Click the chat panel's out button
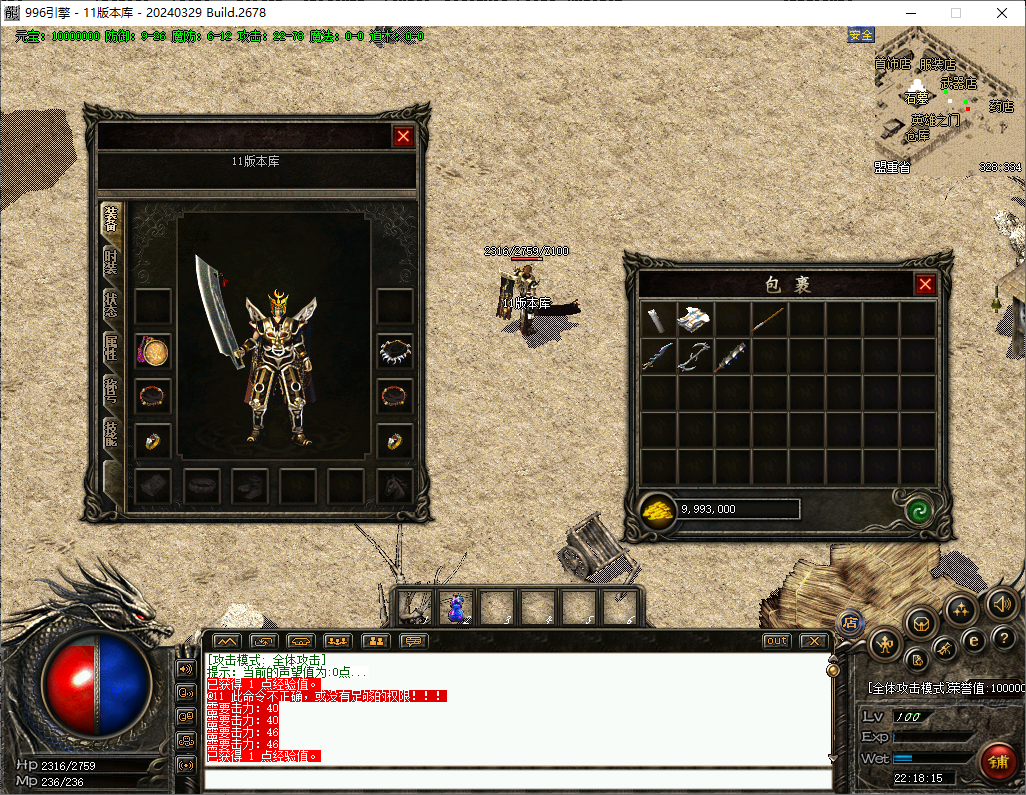The width and height of the screenshot is (1026, 795). coord(776,641)
